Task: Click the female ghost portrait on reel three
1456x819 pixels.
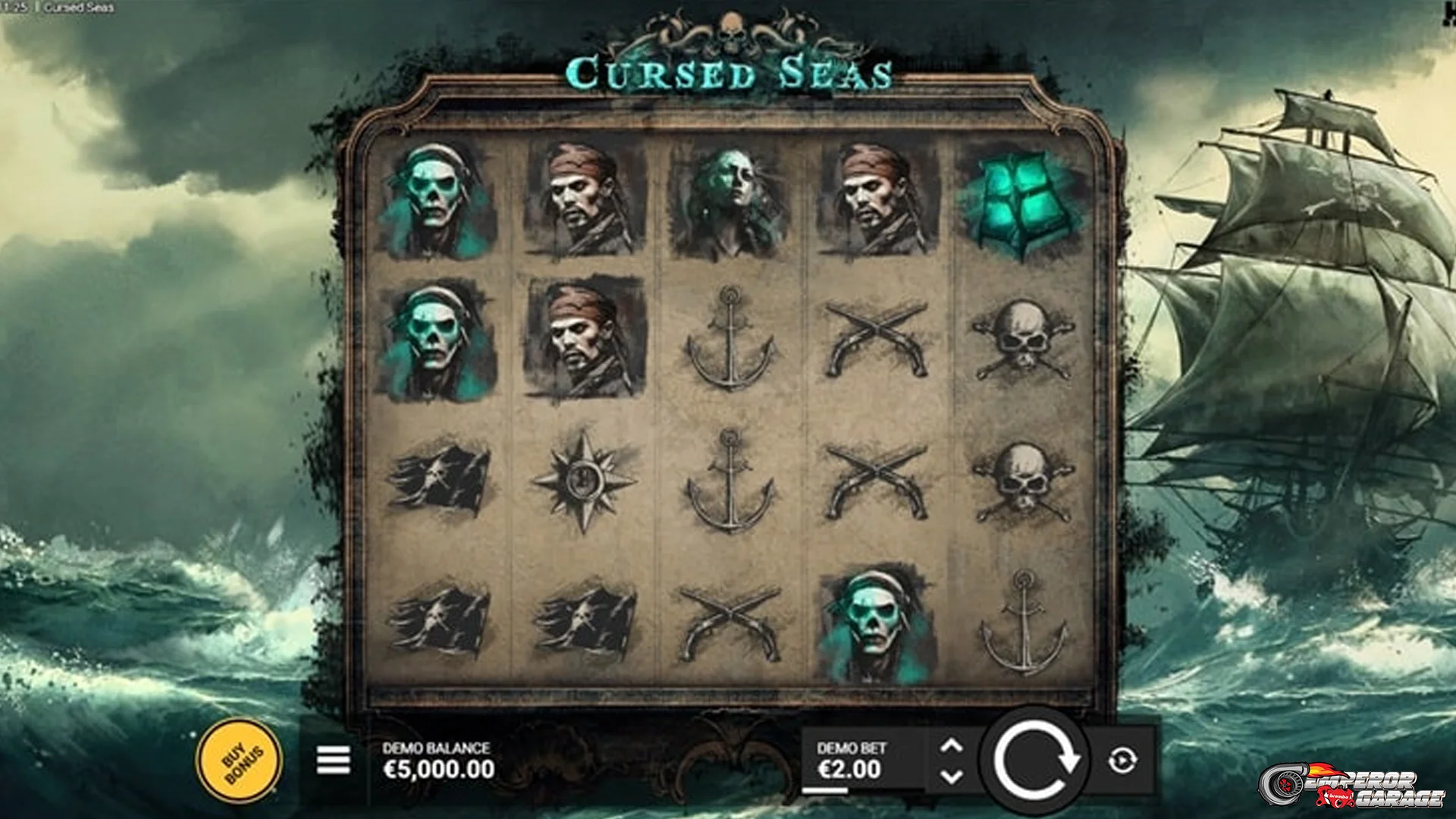Action: tap(732, 201)
